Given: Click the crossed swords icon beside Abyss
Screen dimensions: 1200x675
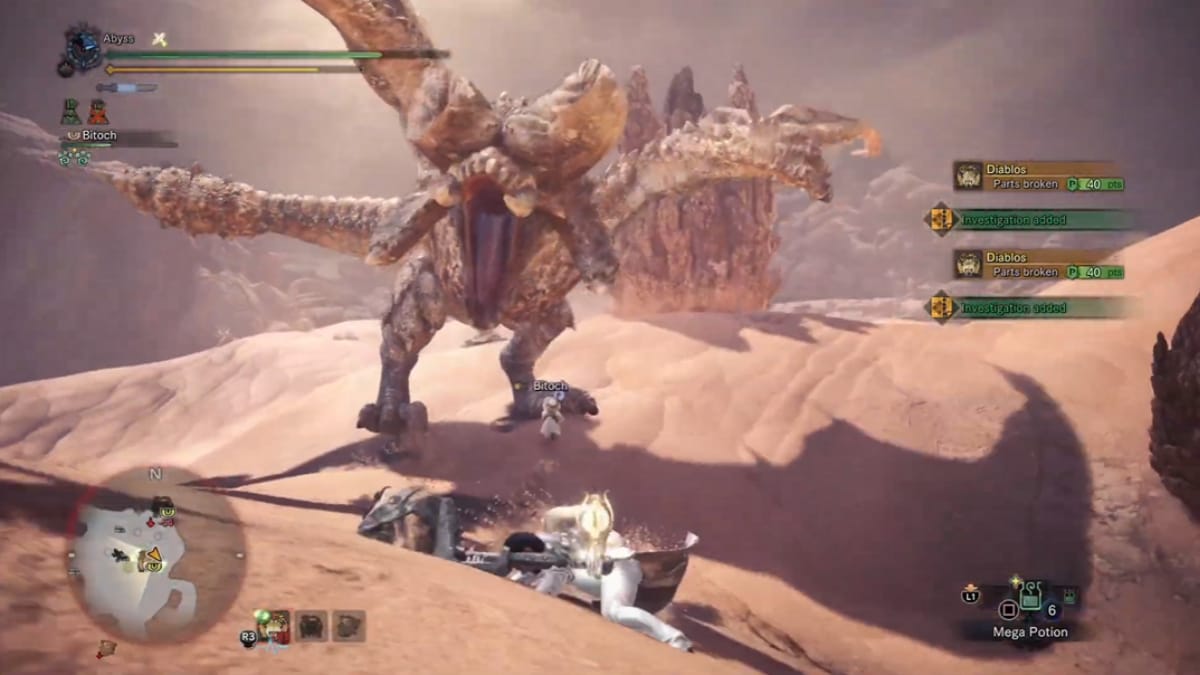Looking at the screenshot, I should [x=158, y=39].
